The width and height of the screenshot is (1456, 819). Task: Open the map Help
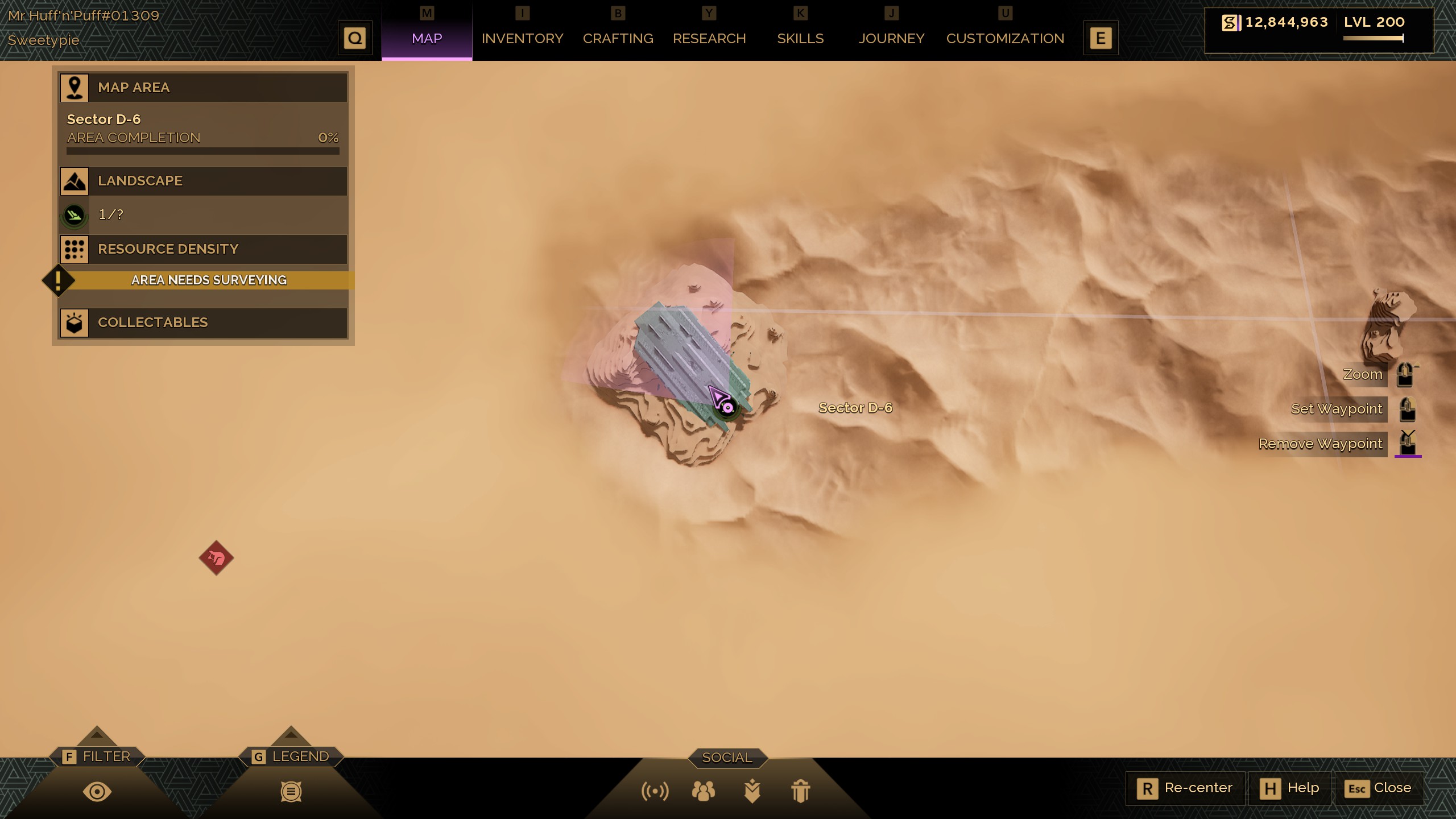(1290, 788)
